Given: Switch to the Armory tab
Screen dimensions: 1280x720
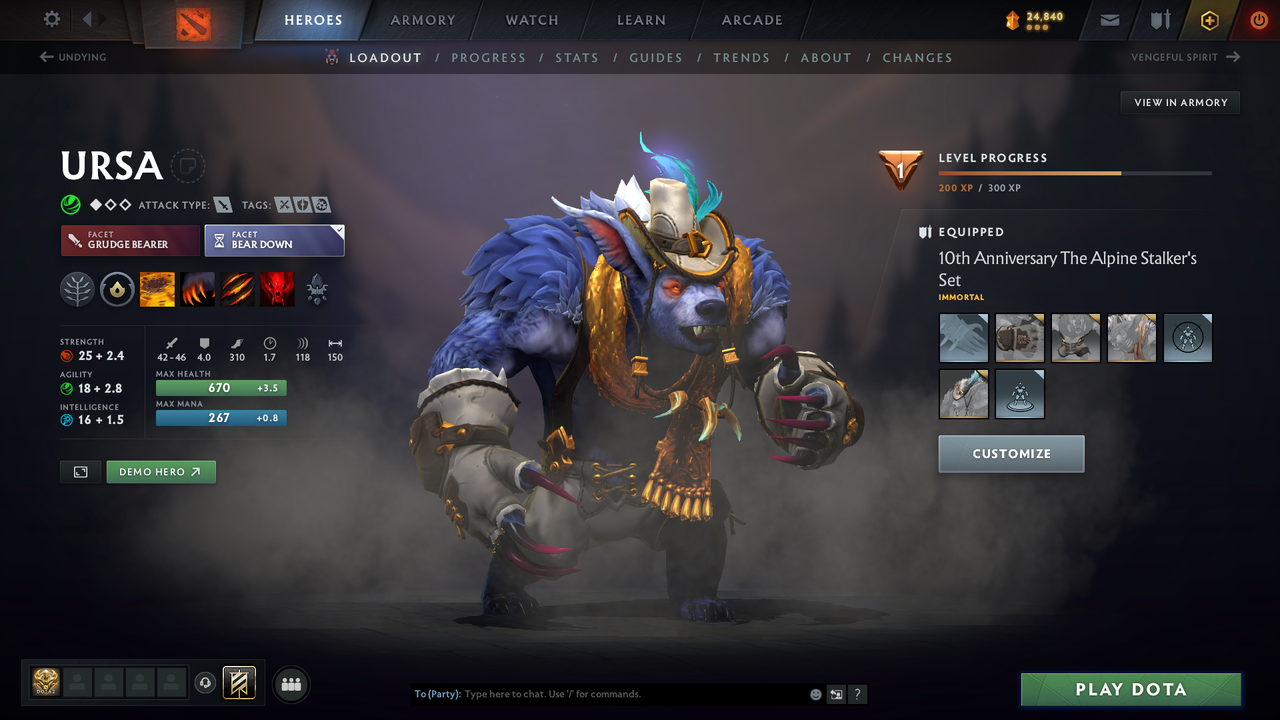Looking at the screenshot, I should (x=422, y=20).
